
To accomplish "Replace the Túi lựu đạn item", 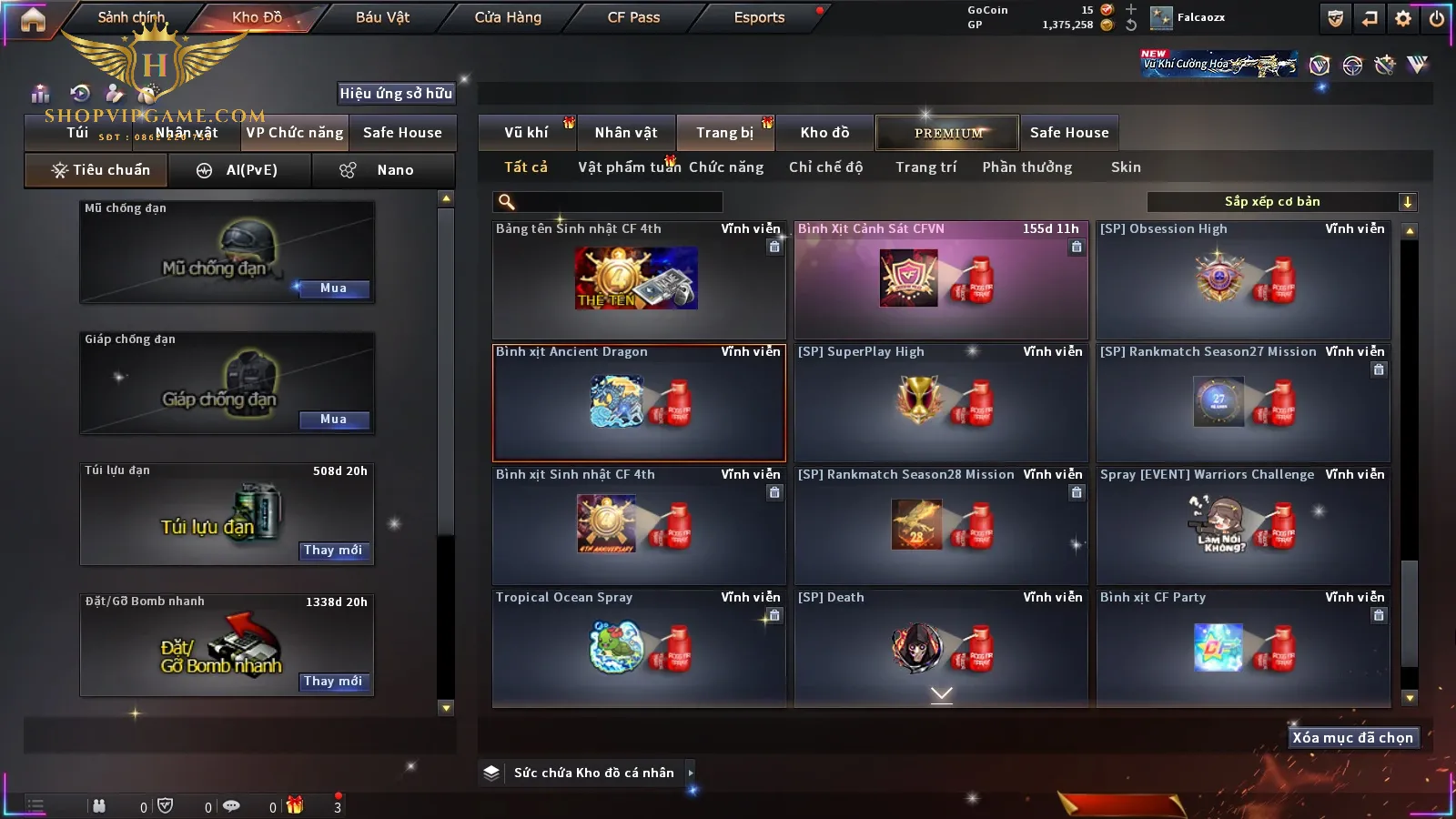I will (333, 551).
